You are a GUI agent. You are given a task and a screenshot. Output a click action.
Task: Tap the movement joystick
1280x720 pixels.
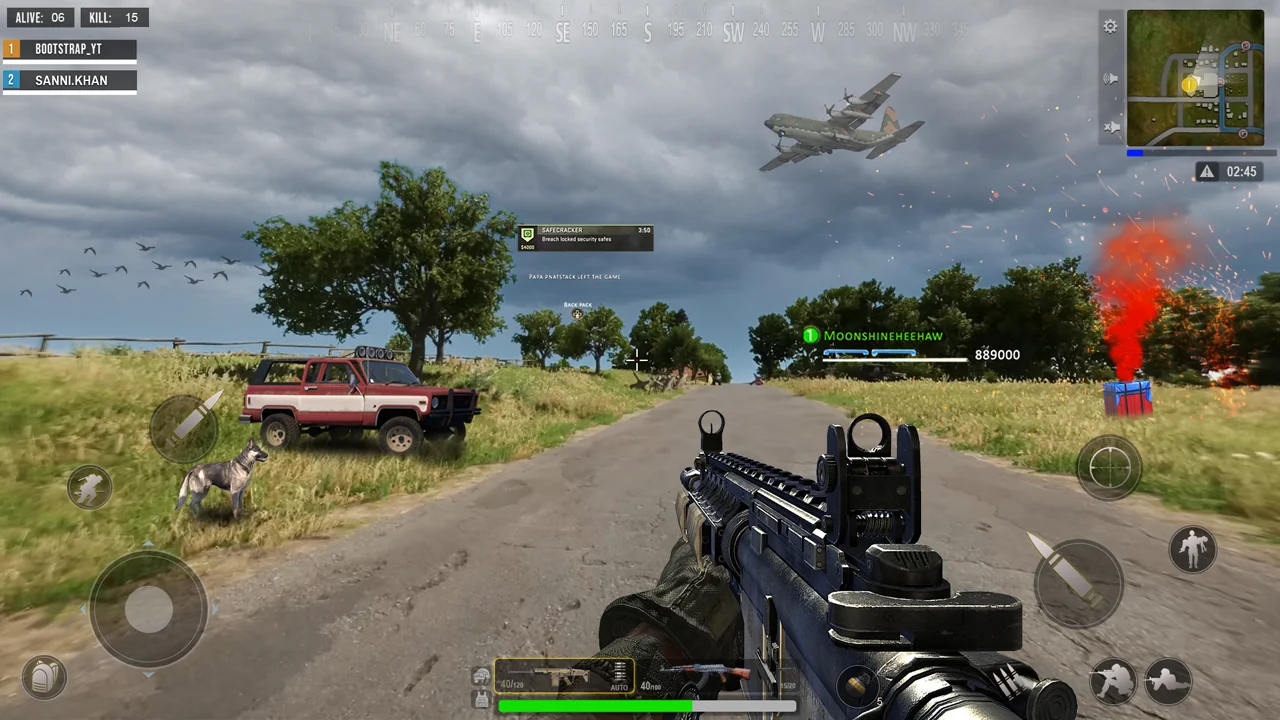[x=148, y=608]
